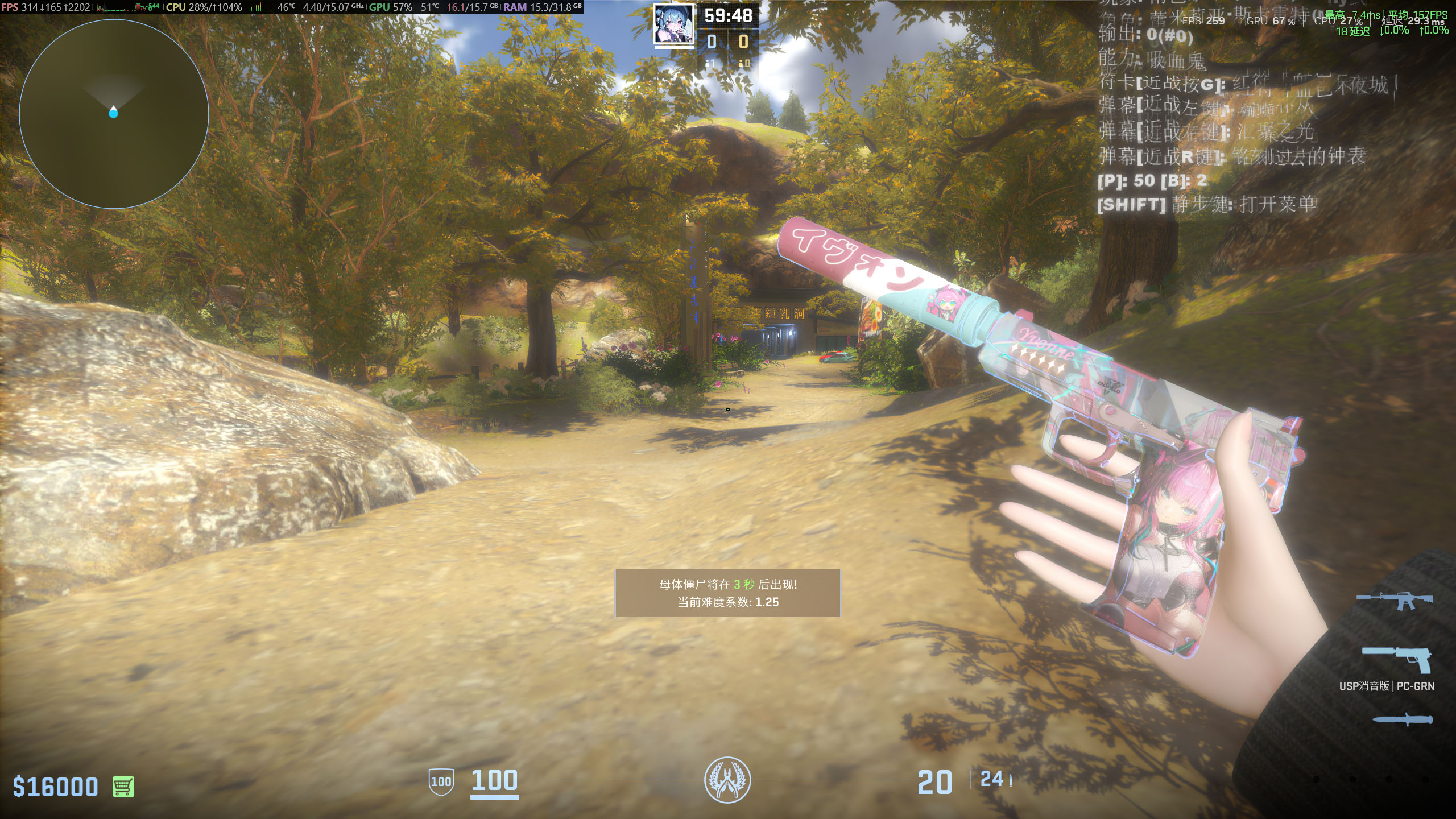Viewport: 1456px width, 819px height.
Task: Select the rifle weapon slot
Action: tap(1395, 599)
